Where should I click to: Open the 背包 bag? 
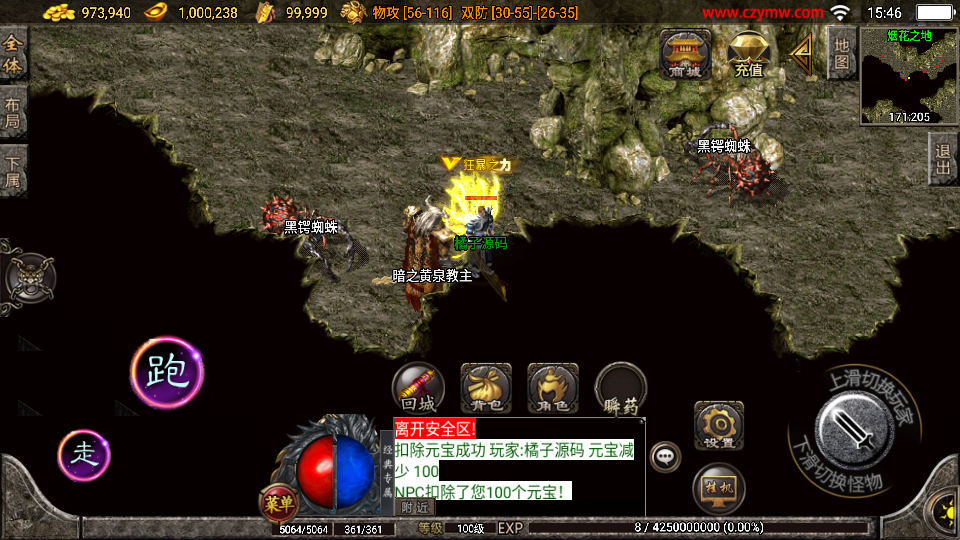[486, 389]
